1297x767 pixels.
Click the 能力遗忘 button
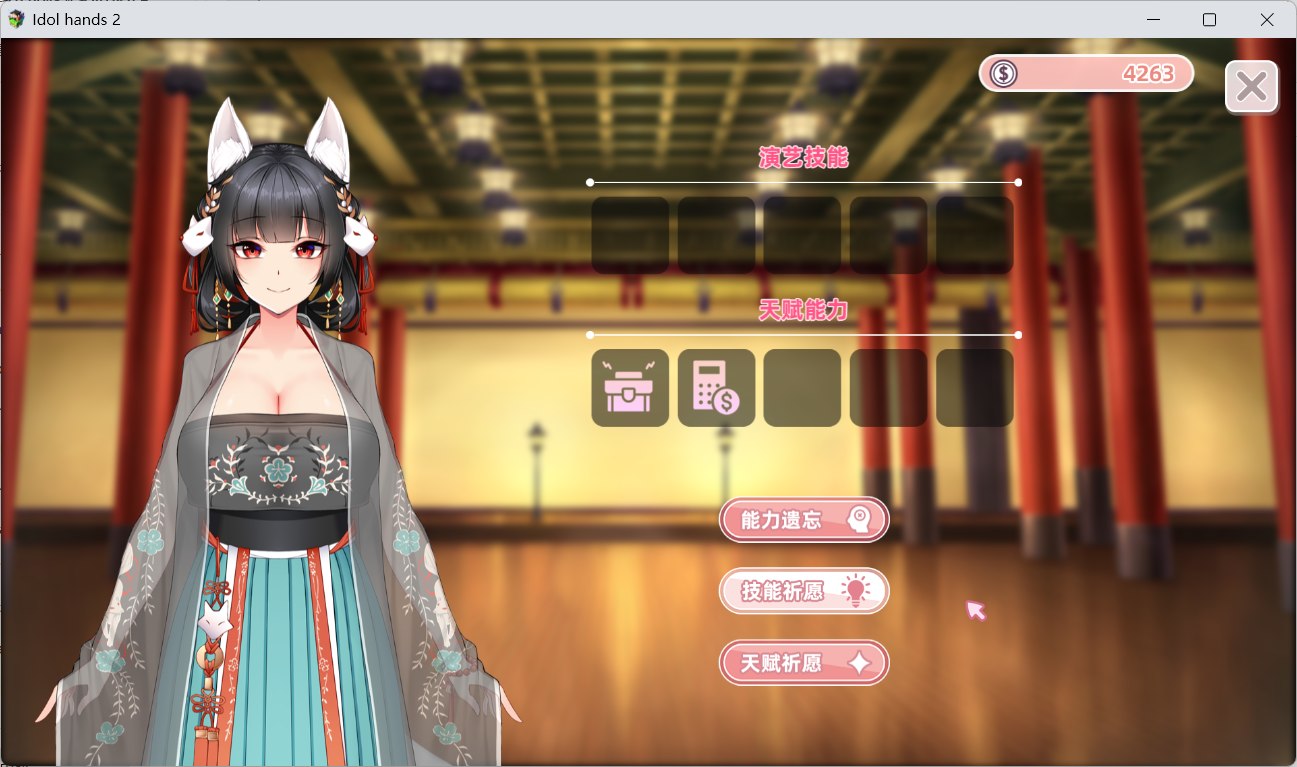tap(803, 520)
